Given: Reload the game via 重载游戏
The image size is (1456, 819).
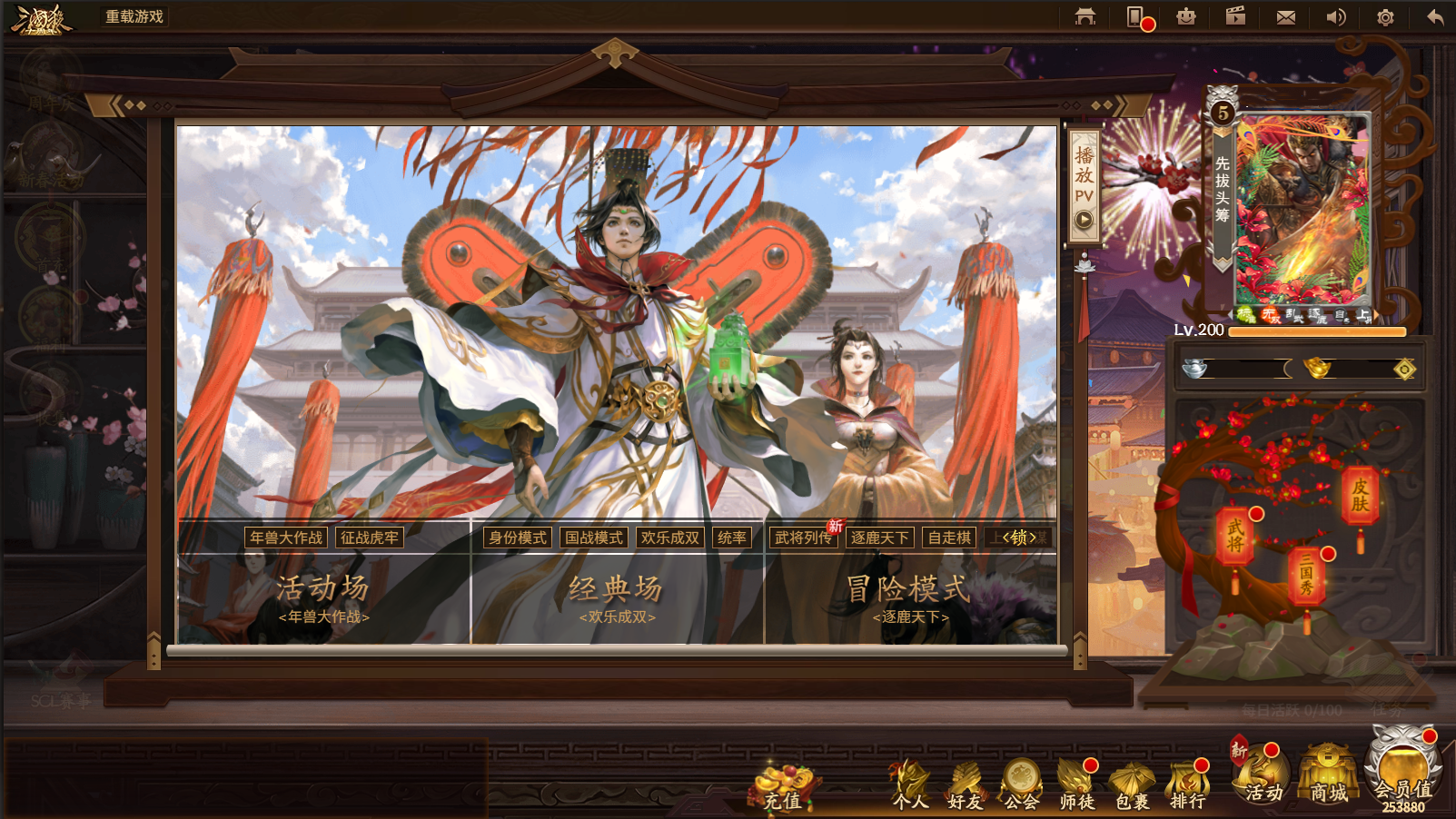Looking at the screenshot, I should point(134,16).
